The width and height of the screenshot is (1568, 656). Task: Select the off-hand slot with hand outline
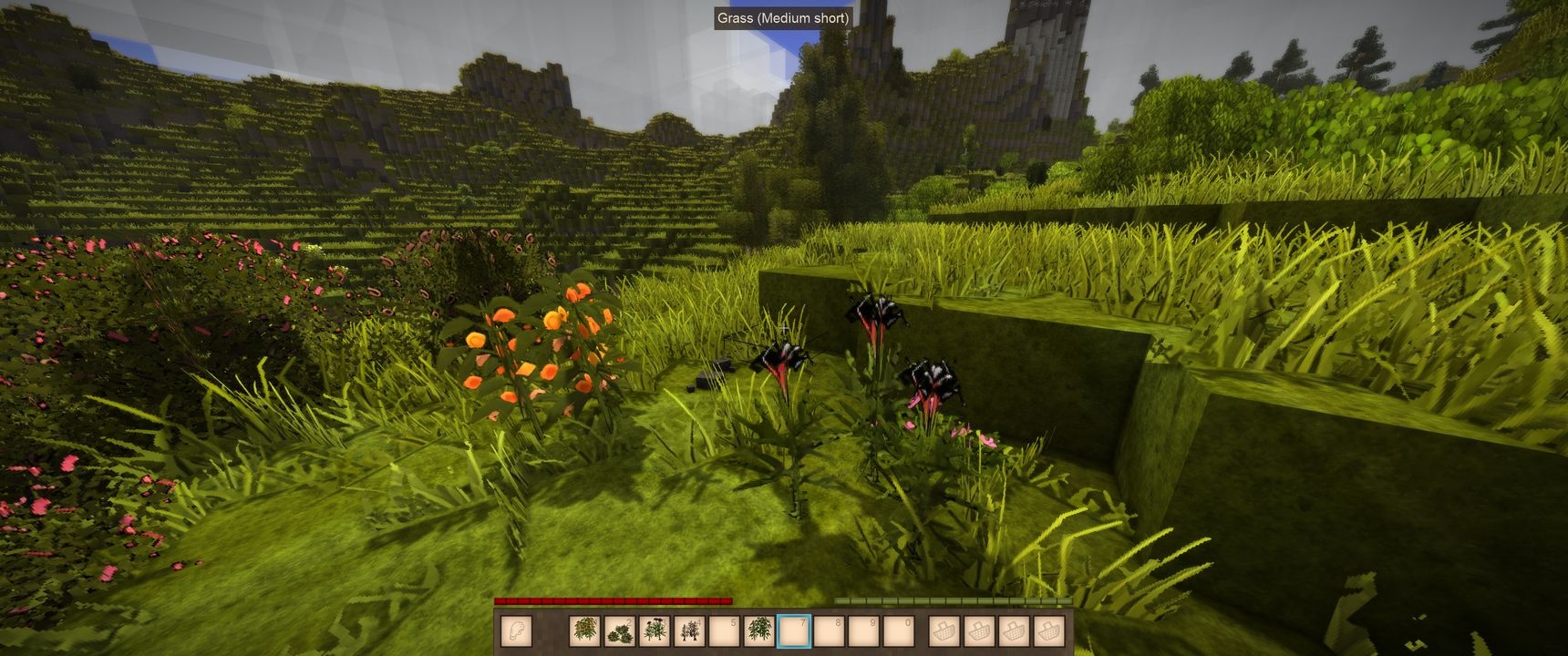pos(516,630)
